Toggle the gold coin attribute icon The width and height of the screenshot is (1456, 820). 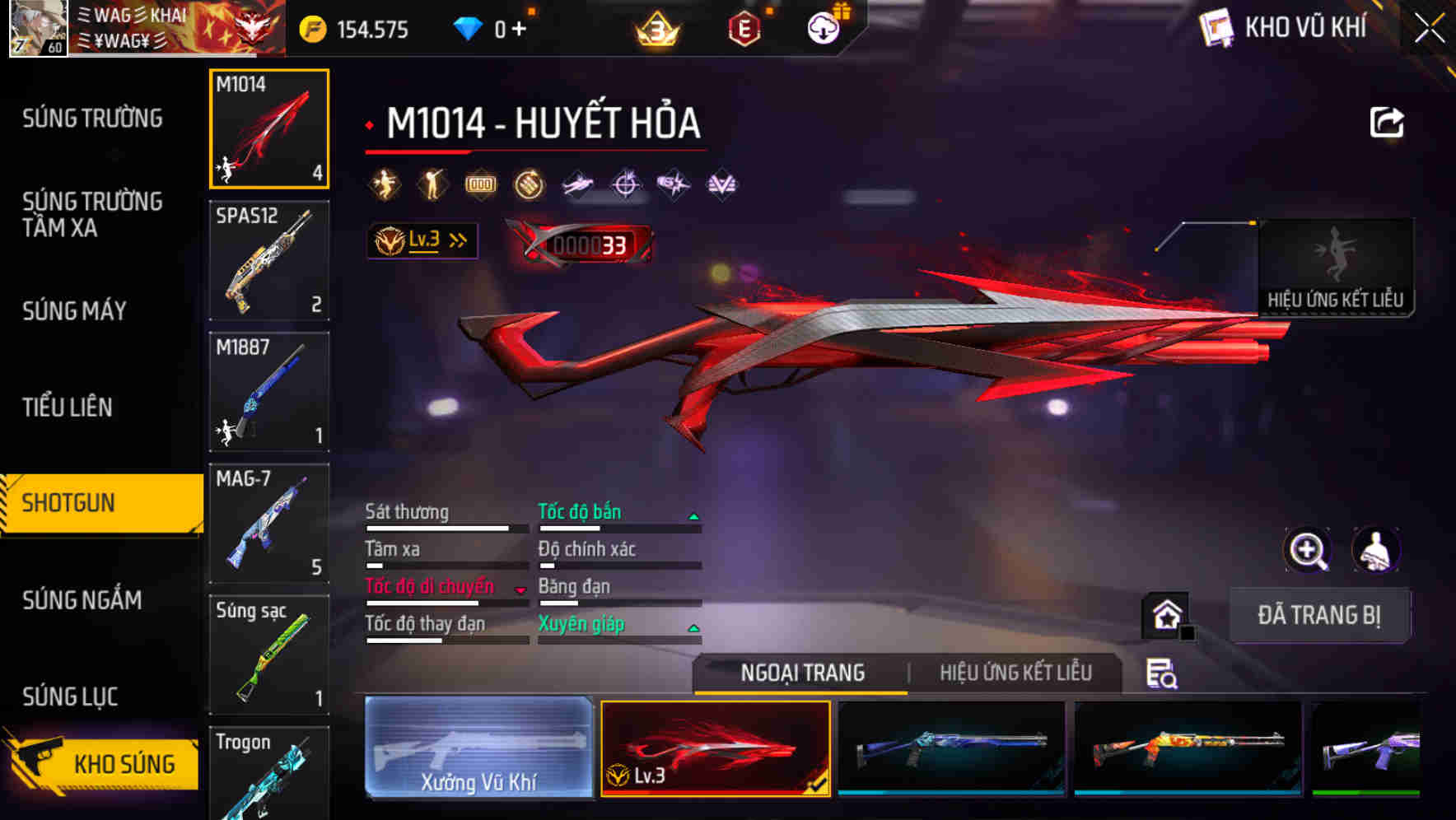[528, 184]
